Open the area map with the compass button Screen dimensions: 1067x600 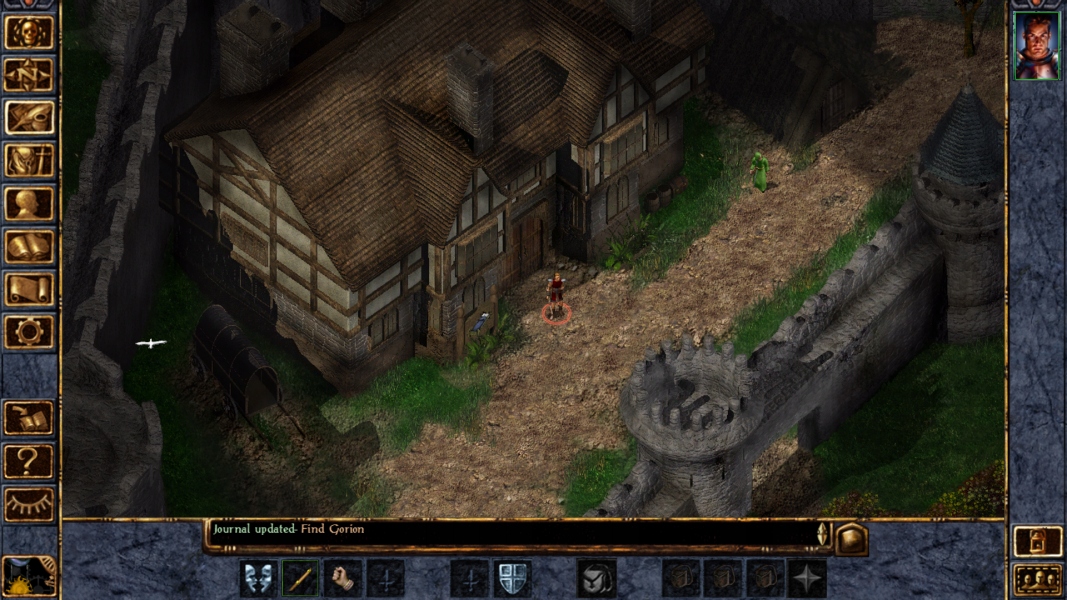[x=29, y=75]
